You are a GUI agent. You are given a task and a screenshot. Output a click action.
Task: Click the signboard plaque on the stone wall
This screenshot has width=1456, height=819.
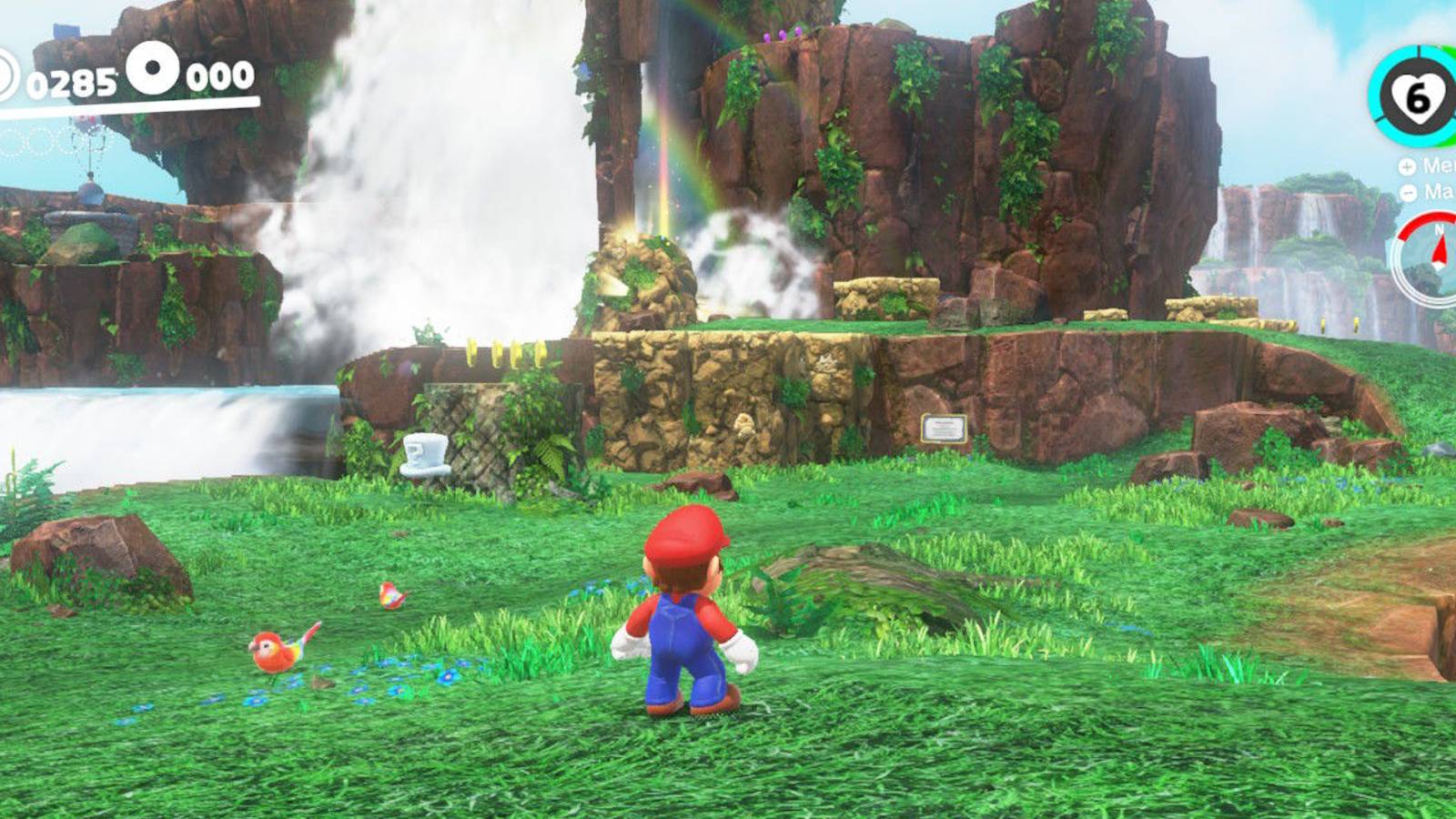(945, 428)
